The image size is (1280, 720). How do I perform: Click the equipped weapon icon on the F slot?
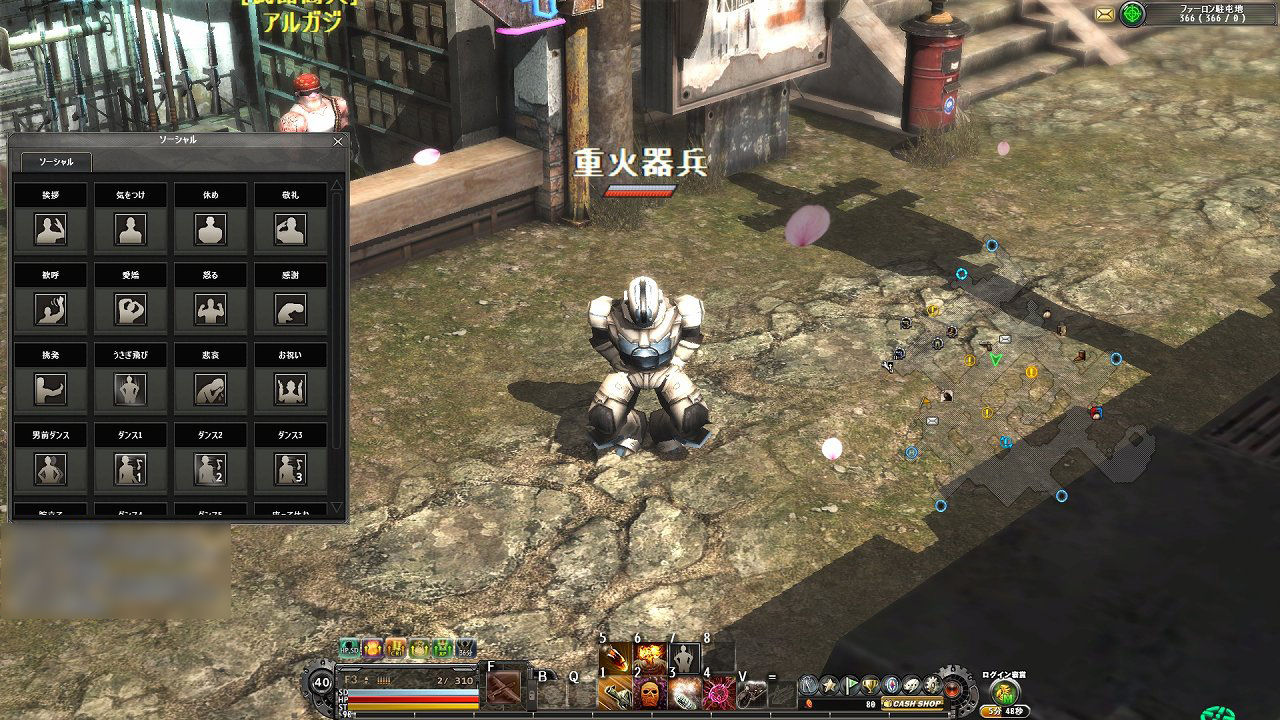click(503, 687)
